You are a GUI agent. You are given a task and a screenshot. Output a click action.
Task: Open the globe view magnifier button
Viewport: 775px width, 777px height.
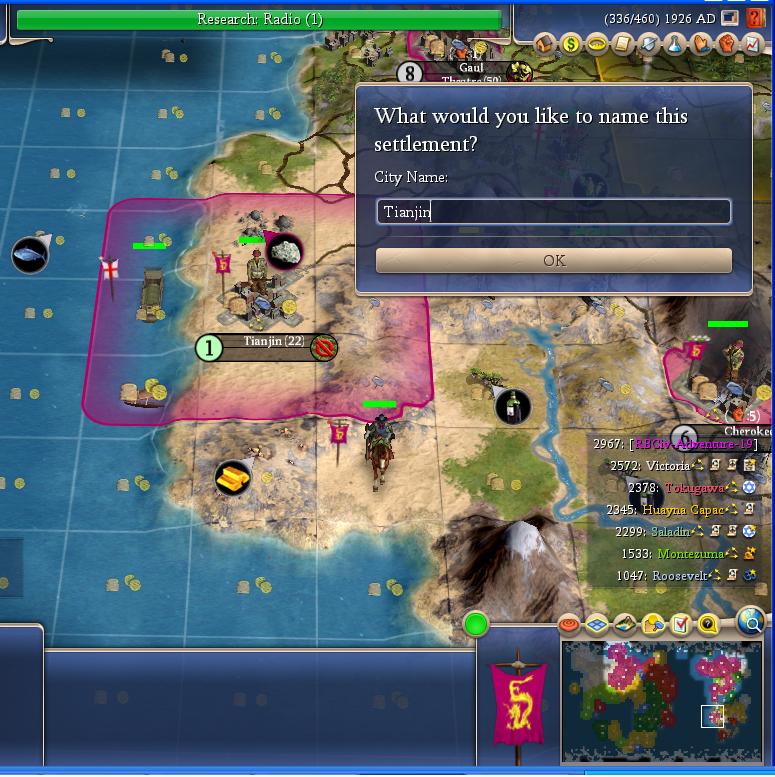[x=751, y=623]
